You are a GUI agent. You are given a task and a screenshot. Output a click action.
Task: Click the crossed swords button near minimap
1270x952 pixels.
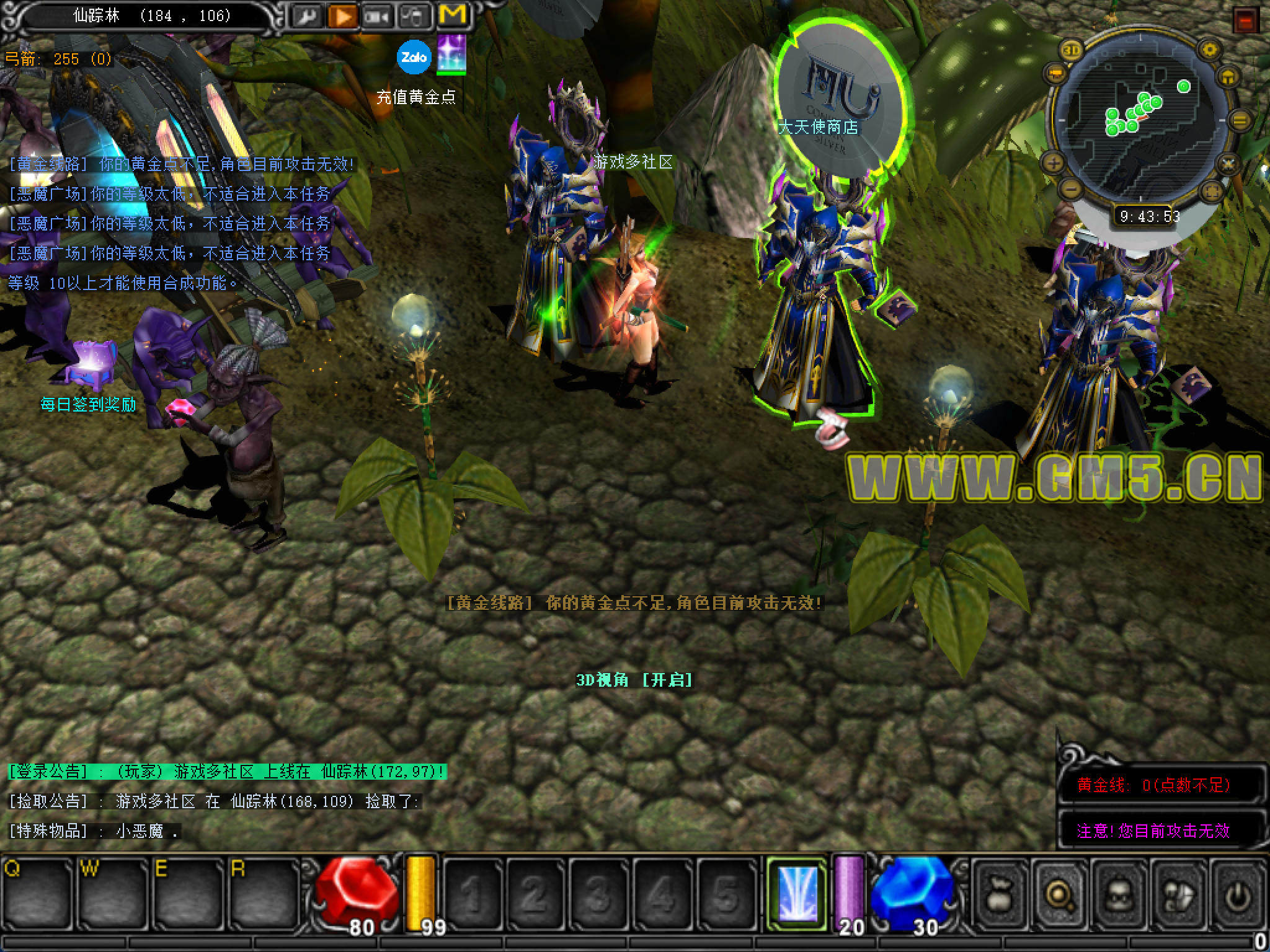[1228, 164]
